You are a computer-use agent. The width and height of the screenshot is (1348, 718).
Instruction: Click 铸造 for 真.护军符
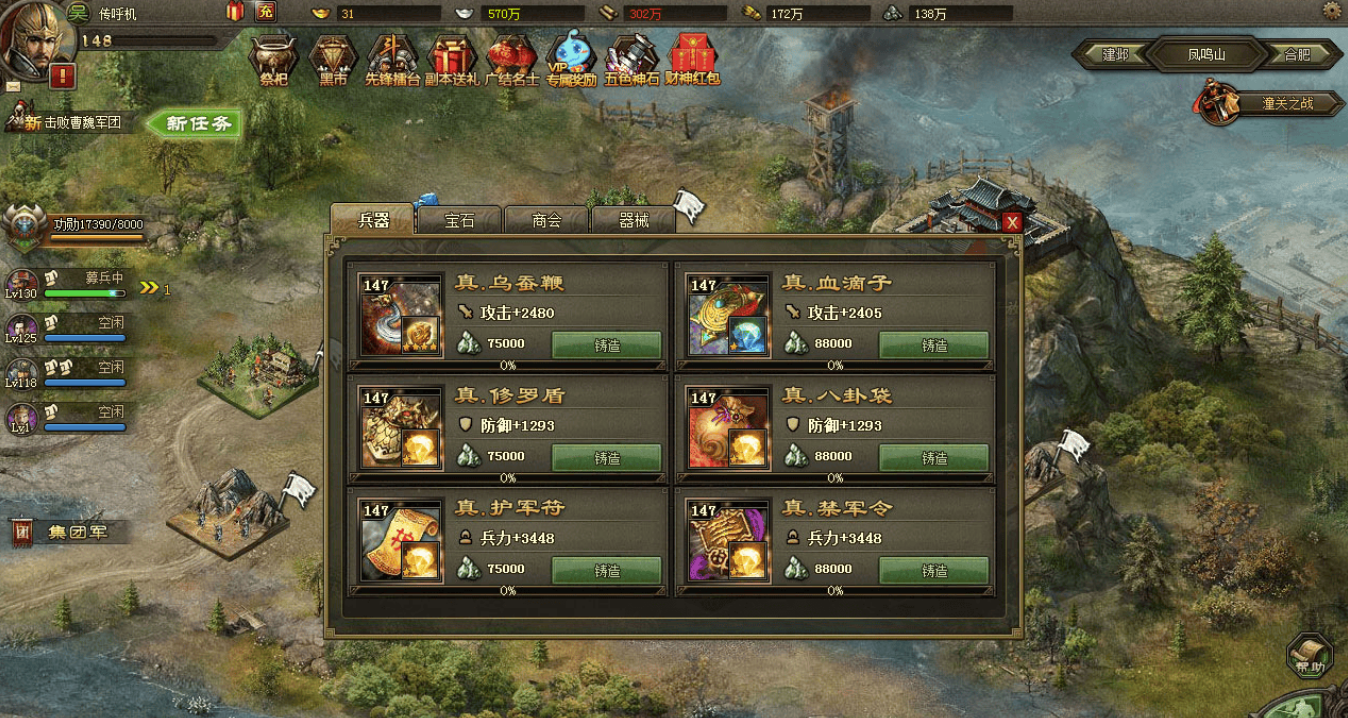click(607, 570)
